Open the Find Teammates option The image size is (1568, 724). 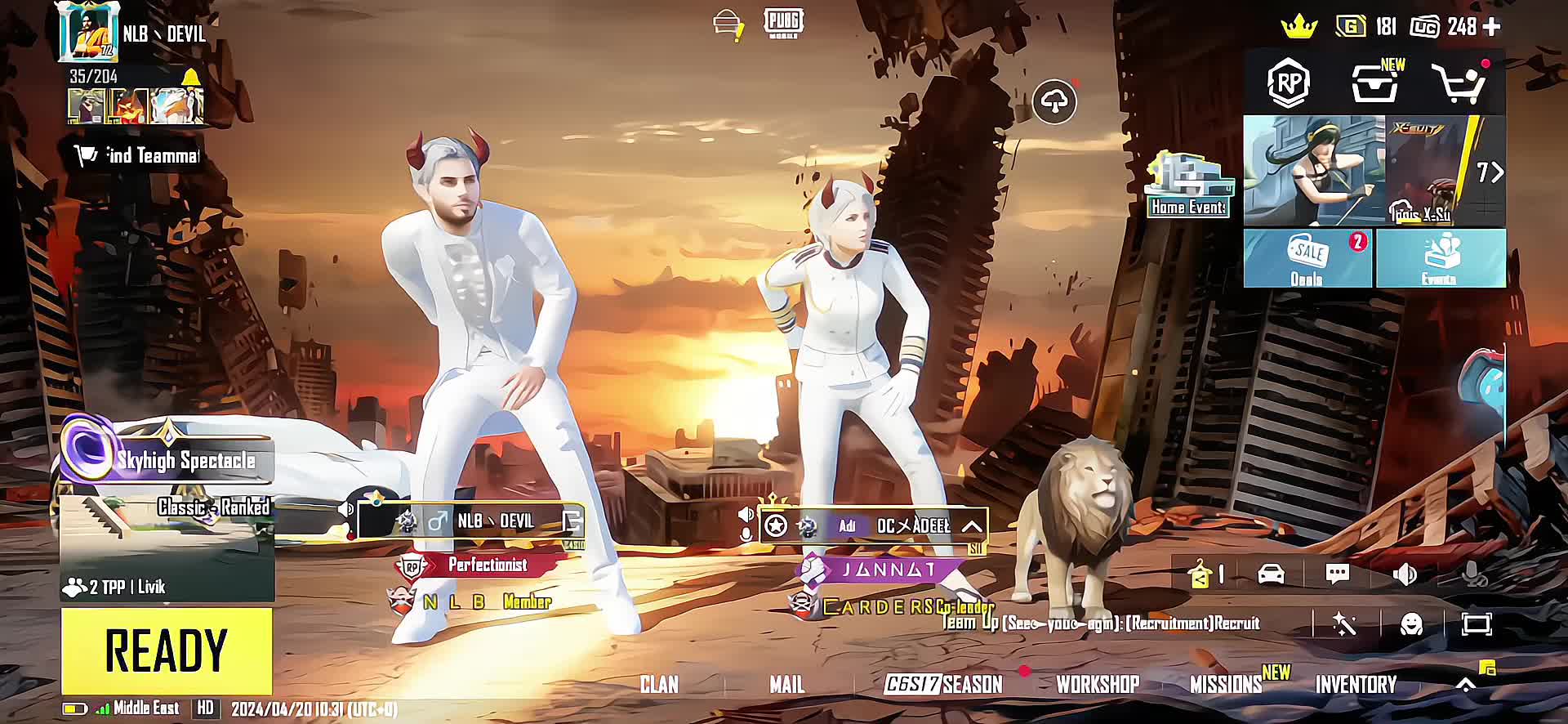click(137, 155)
